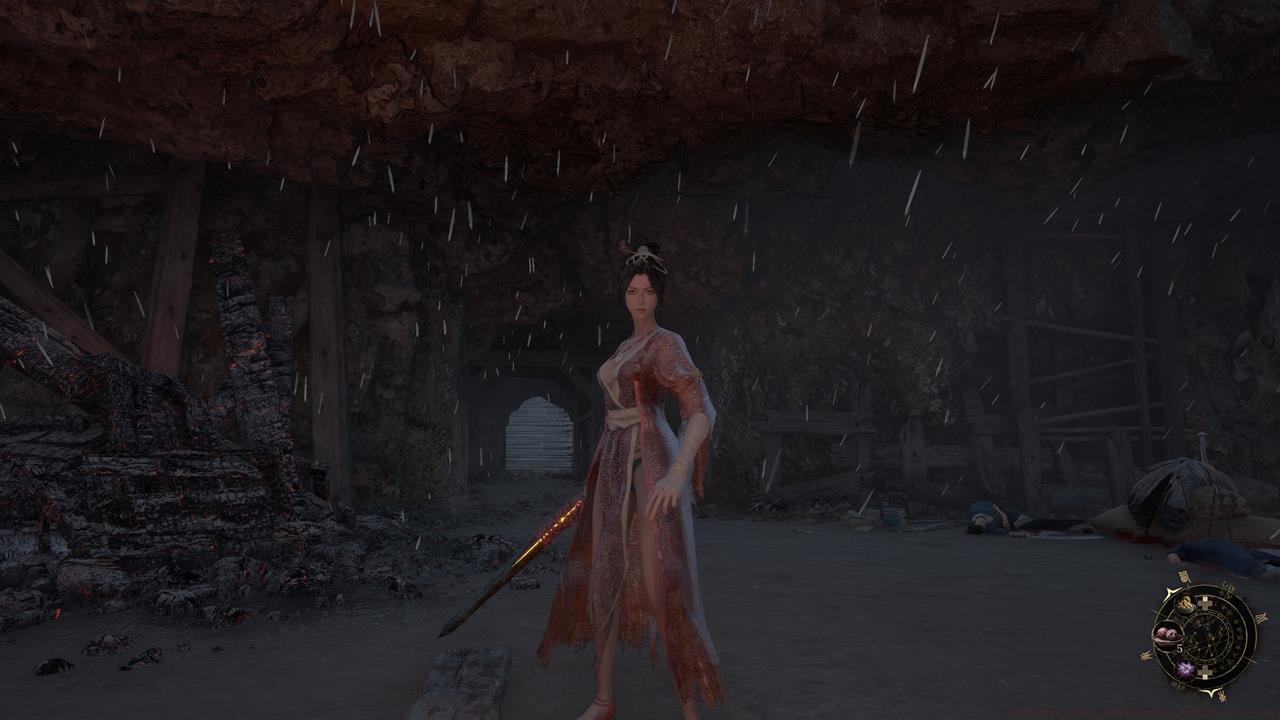Select the red pellet consumable with count 5
Viewport: 1280px width, 720px height.
tap(1167, 634)
